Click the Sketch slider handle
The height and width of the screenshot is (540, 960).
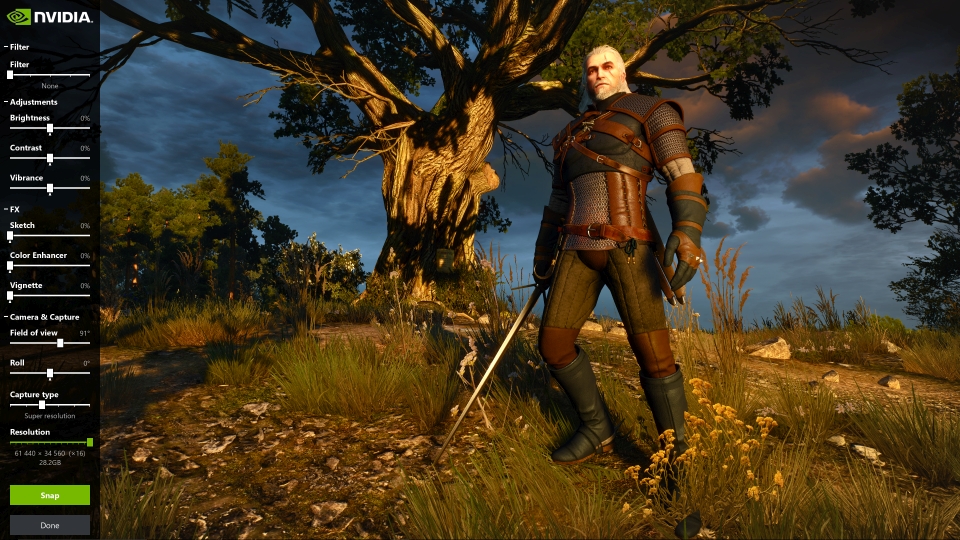coord(10,235)
